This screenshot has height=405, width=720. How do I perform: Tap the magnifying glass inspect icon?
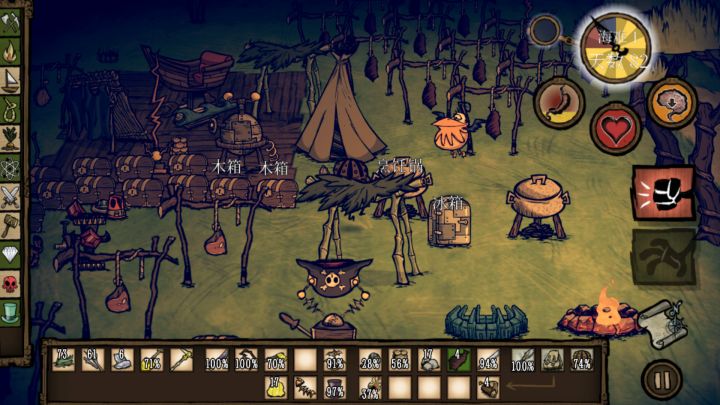click(545, 32)
